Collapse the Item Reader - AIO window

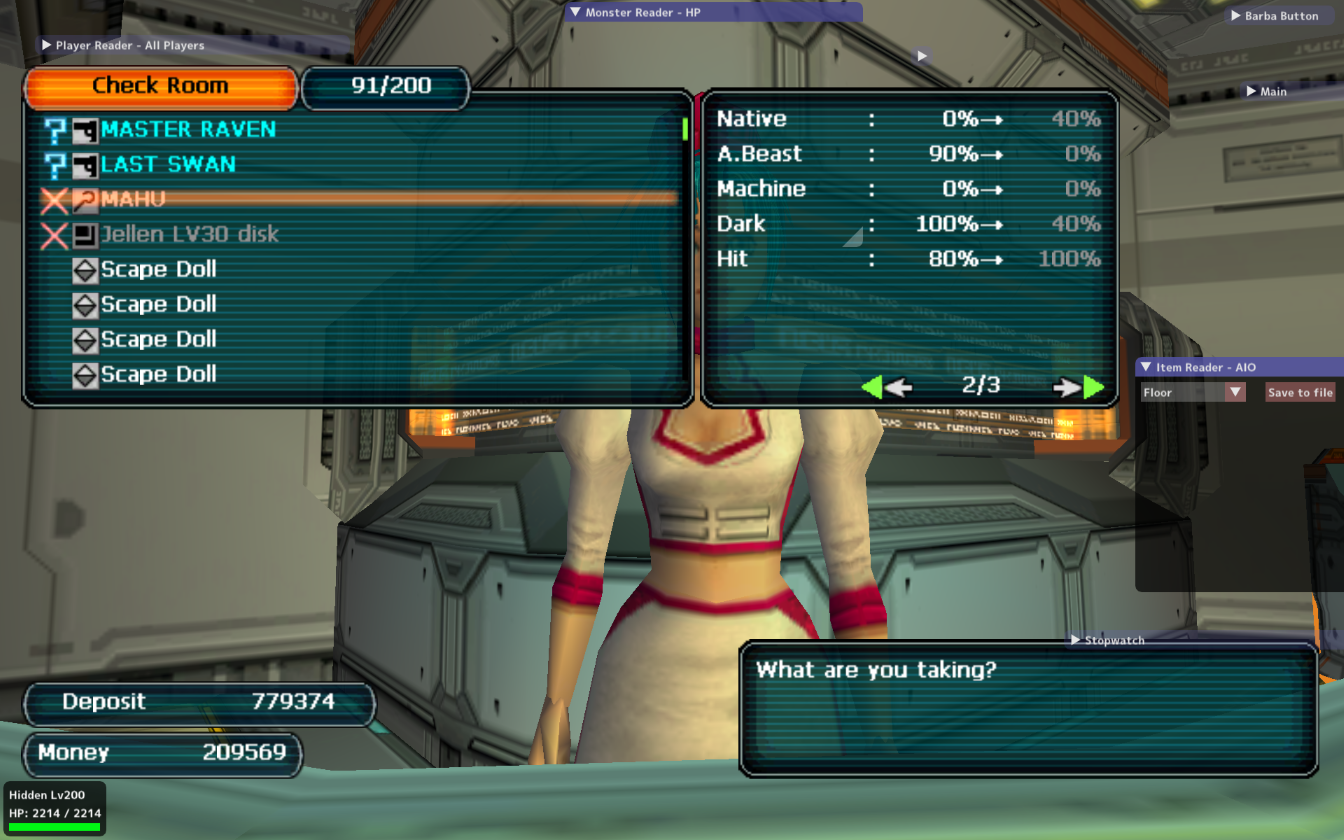point(1146,368)
